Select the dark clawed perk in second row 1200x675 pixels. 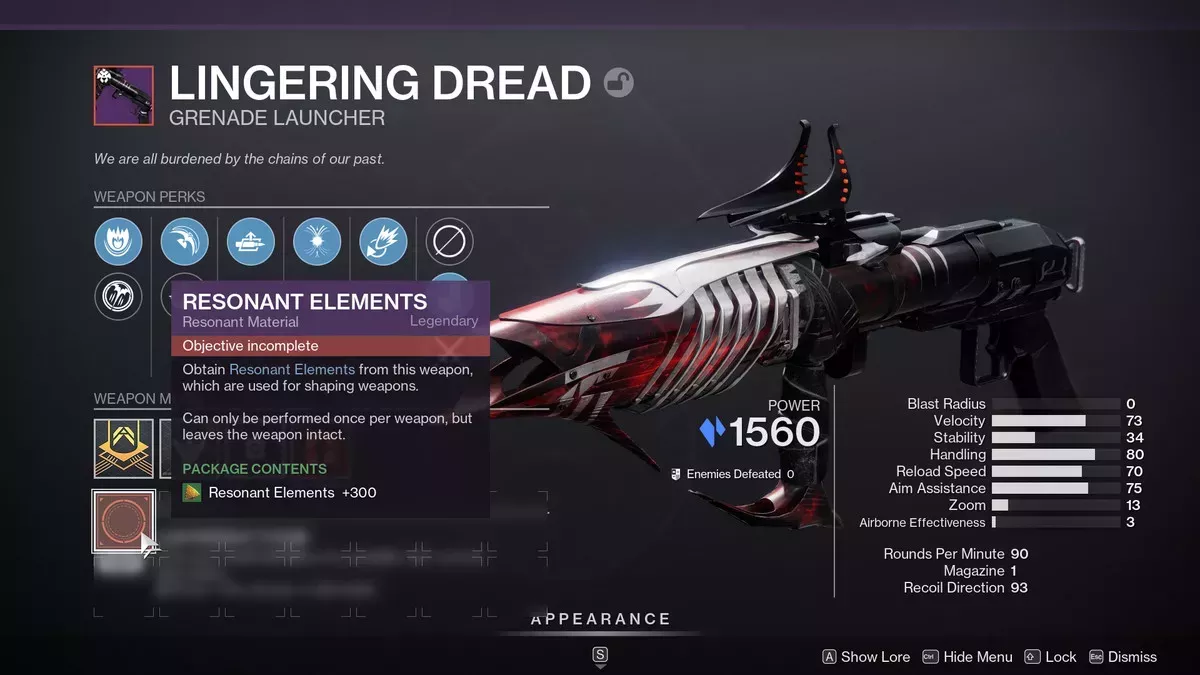coord(119,297)
